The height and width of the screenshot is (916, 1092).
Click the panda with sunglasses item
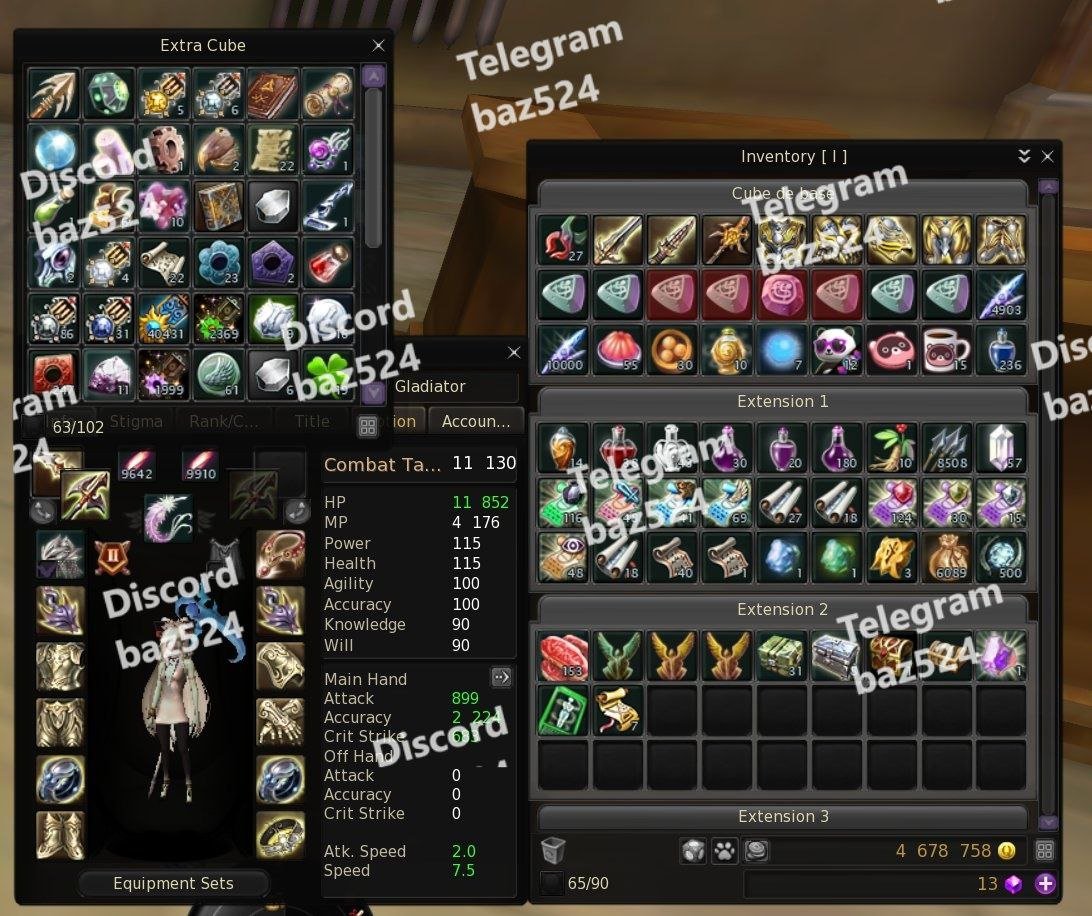836,349
